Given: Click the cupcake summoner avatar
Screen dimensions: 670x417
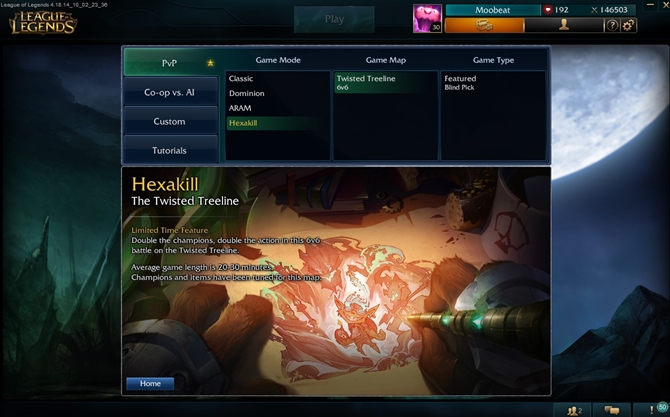Looking at the screenshot, I should pyautogui.click(x=427, y=18).
